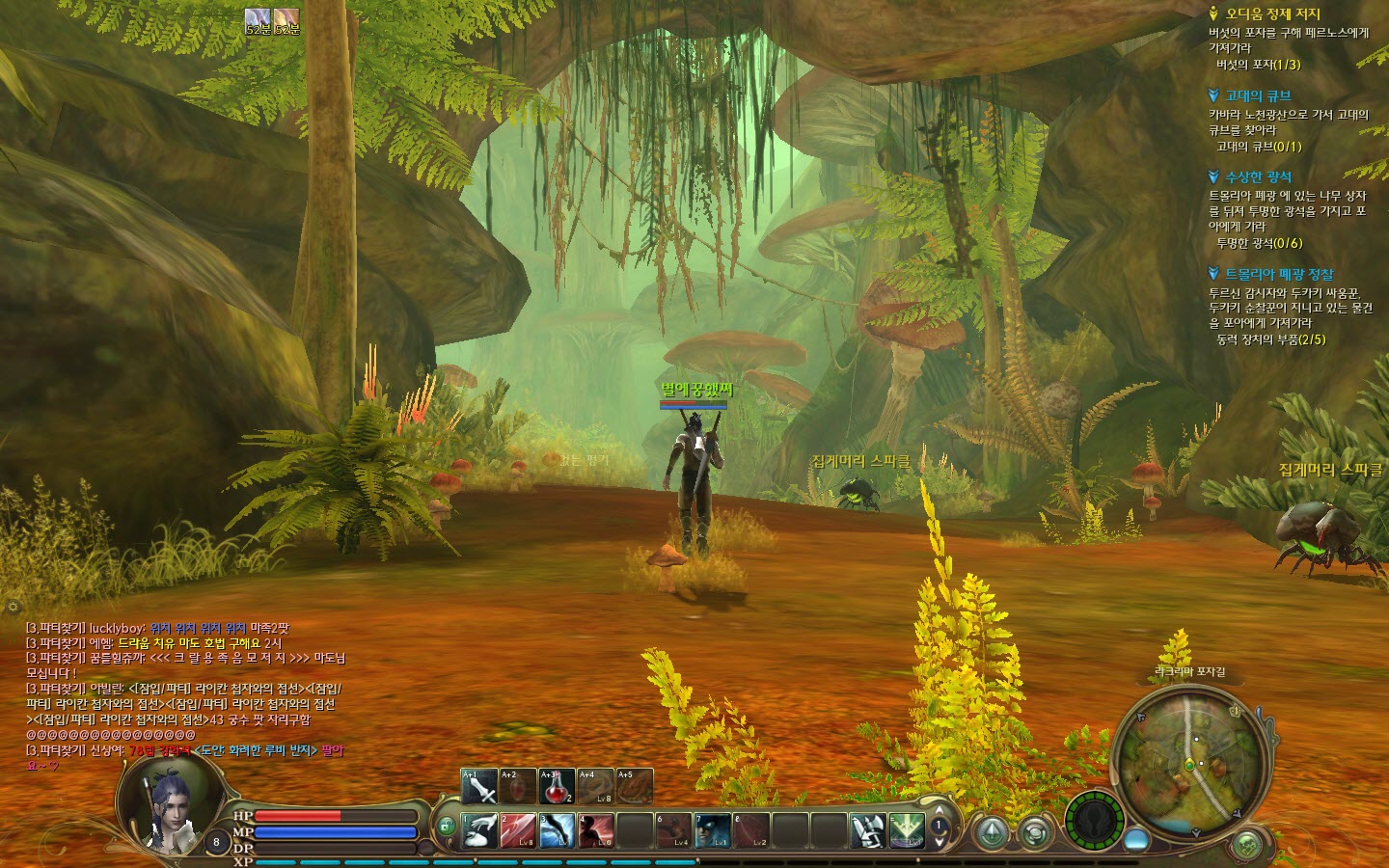
Task: Activate the blue kick skill in slot 3
Action: click(557, 830)
